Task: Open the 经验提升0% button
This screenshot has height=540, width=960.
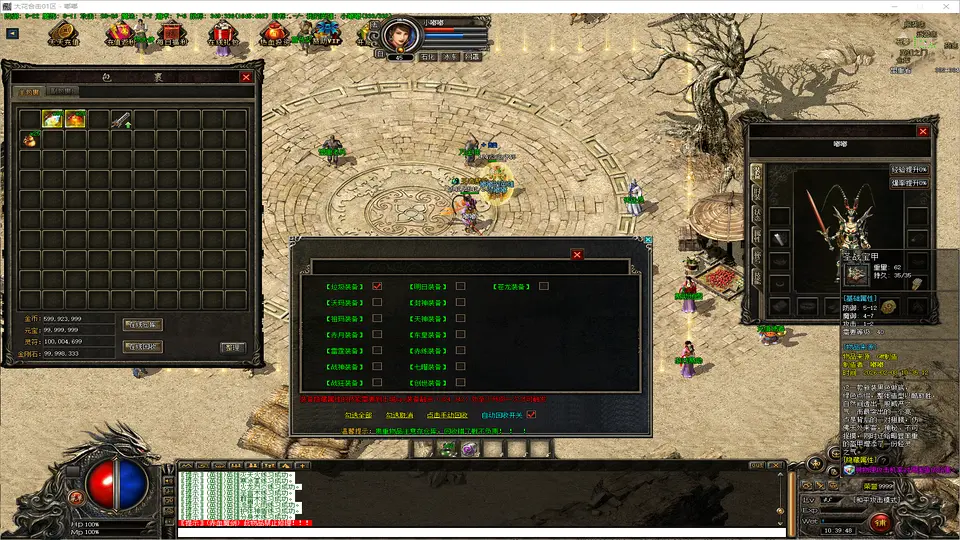Action: point(909,170)
